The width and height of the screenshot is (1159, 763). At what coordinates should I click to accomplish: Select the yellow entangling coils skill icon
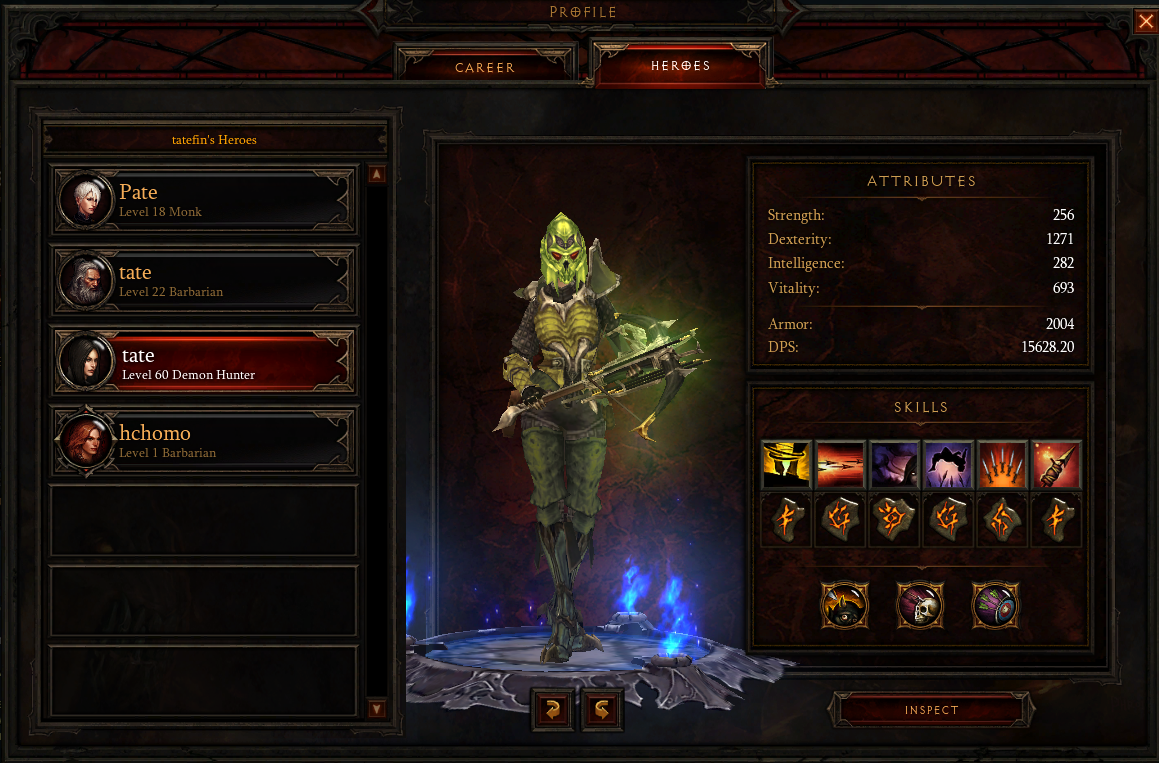pos(785,465)
